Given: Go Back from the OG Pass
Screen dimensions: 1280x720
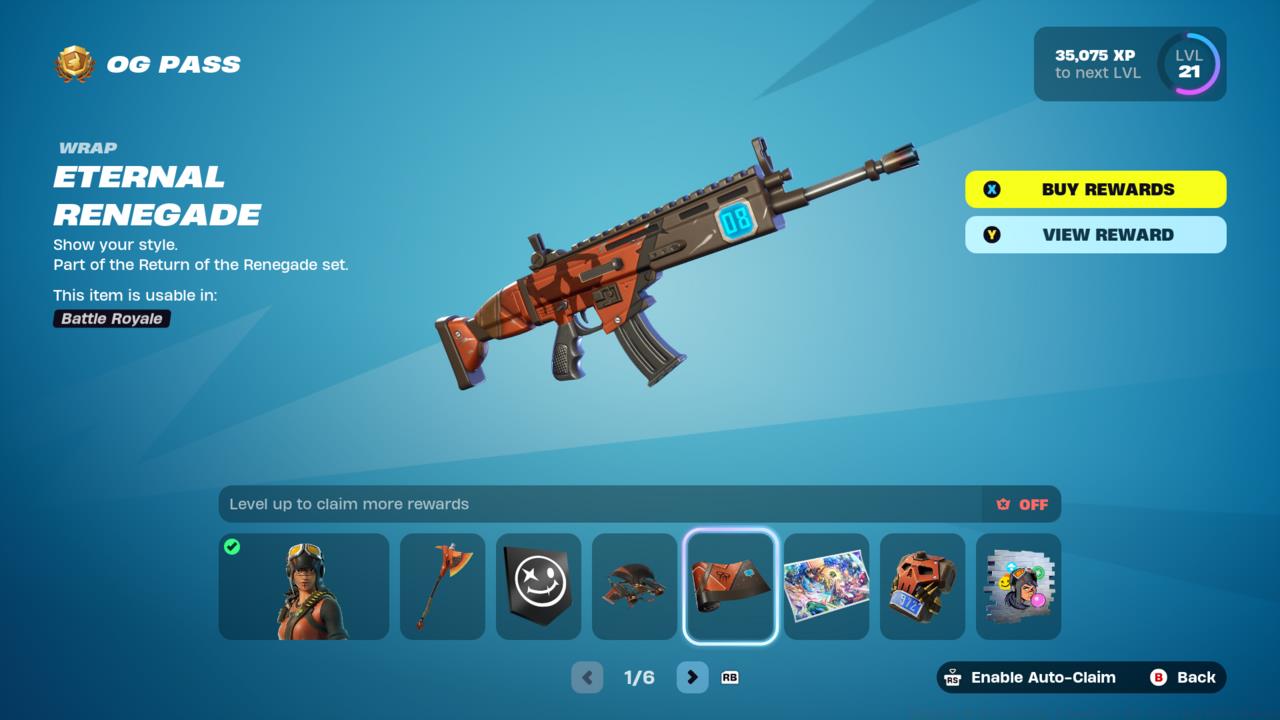Looking at the screenshot, I should (x=1184, y=677).
